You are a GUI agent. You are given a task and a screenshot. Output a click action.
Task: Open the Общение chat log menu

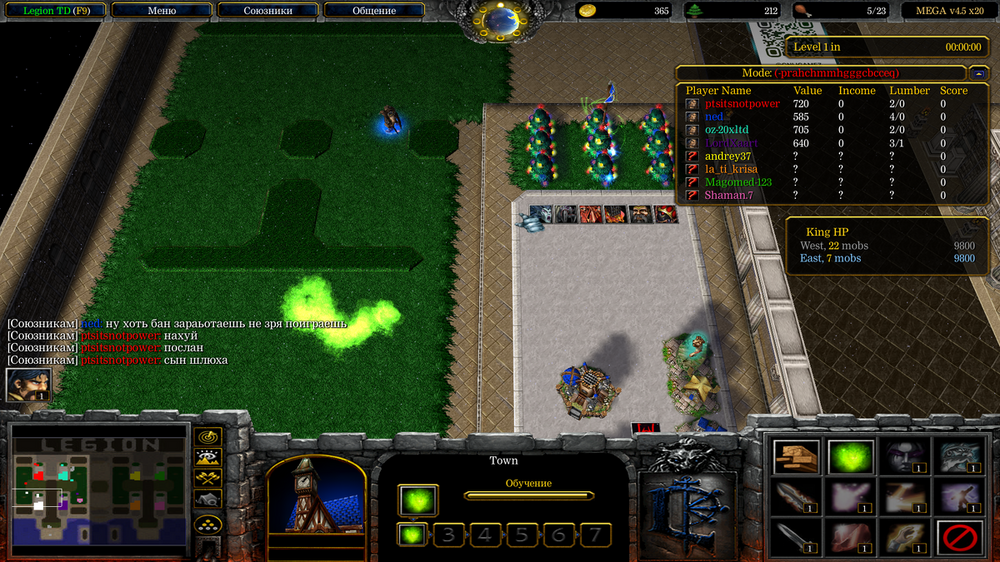point(374,11)
